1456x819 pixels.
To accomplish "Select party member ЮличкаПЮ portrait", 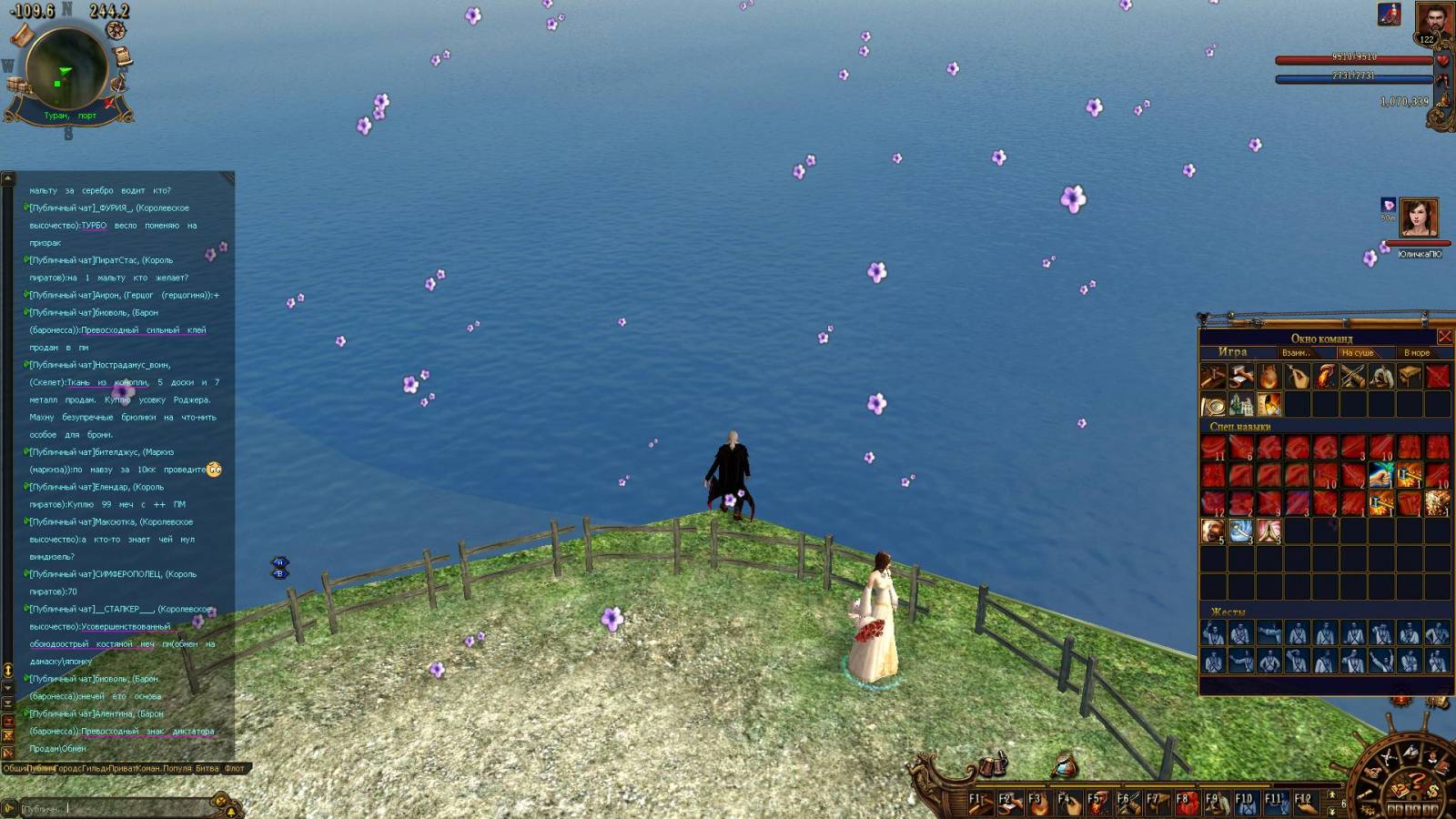I will click(1419, 218).
